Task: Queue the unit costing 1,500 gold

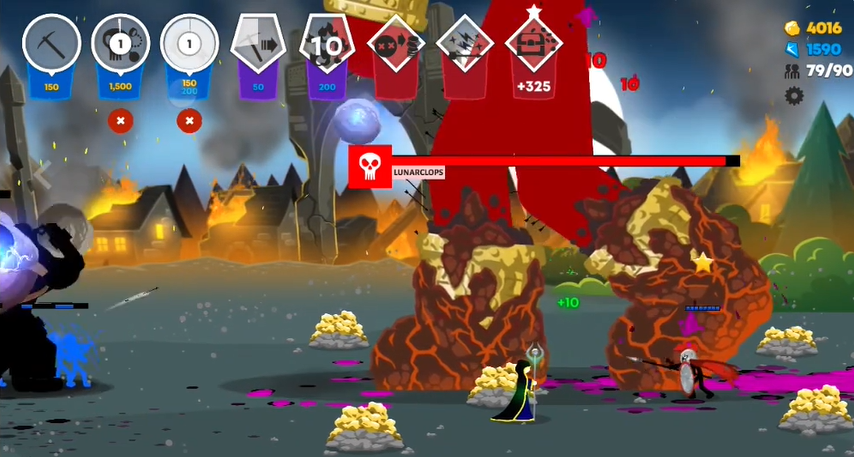Action: 121,48
